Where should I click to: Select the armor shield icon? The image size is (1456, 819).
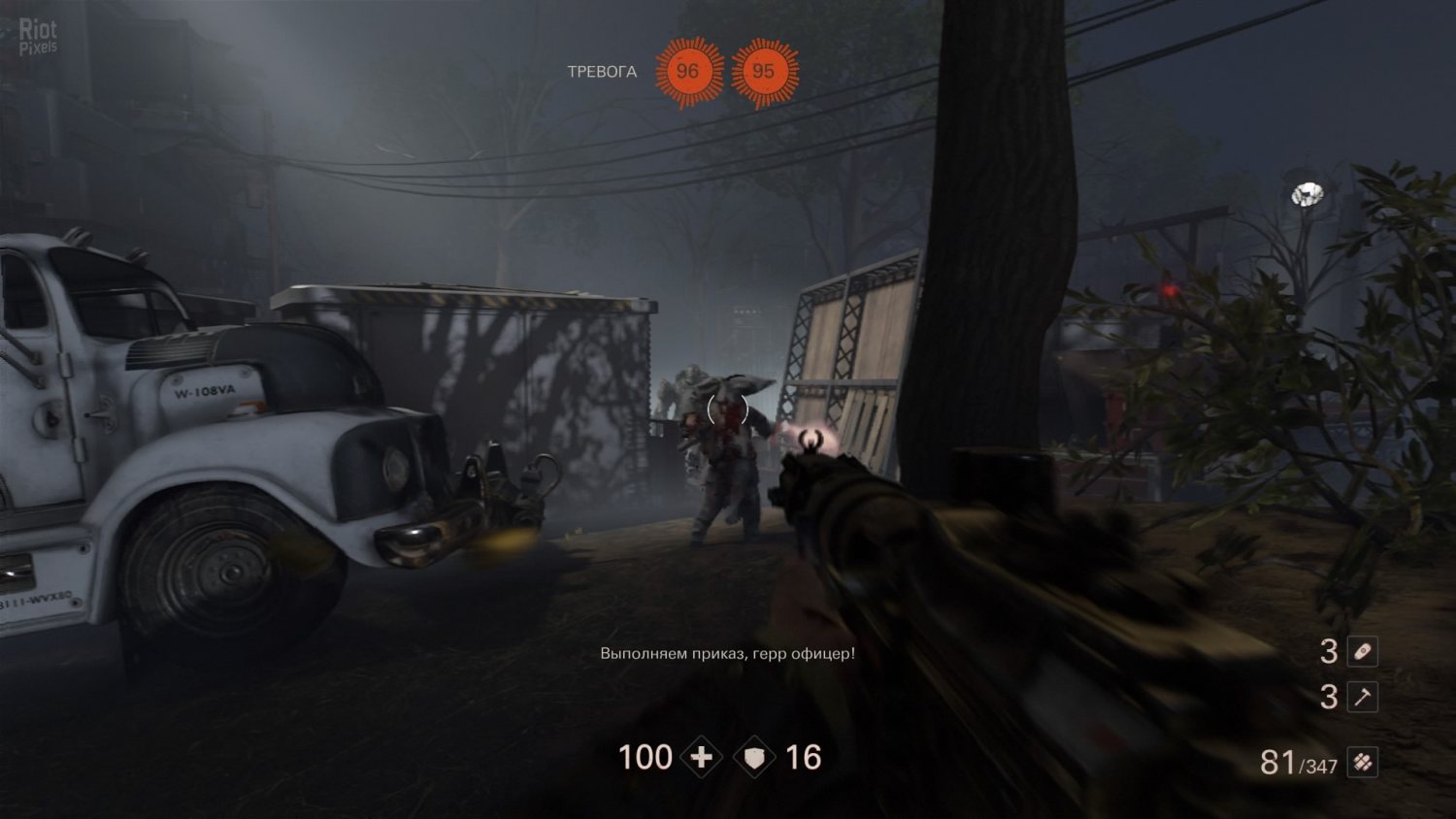[x=755, y=758]
